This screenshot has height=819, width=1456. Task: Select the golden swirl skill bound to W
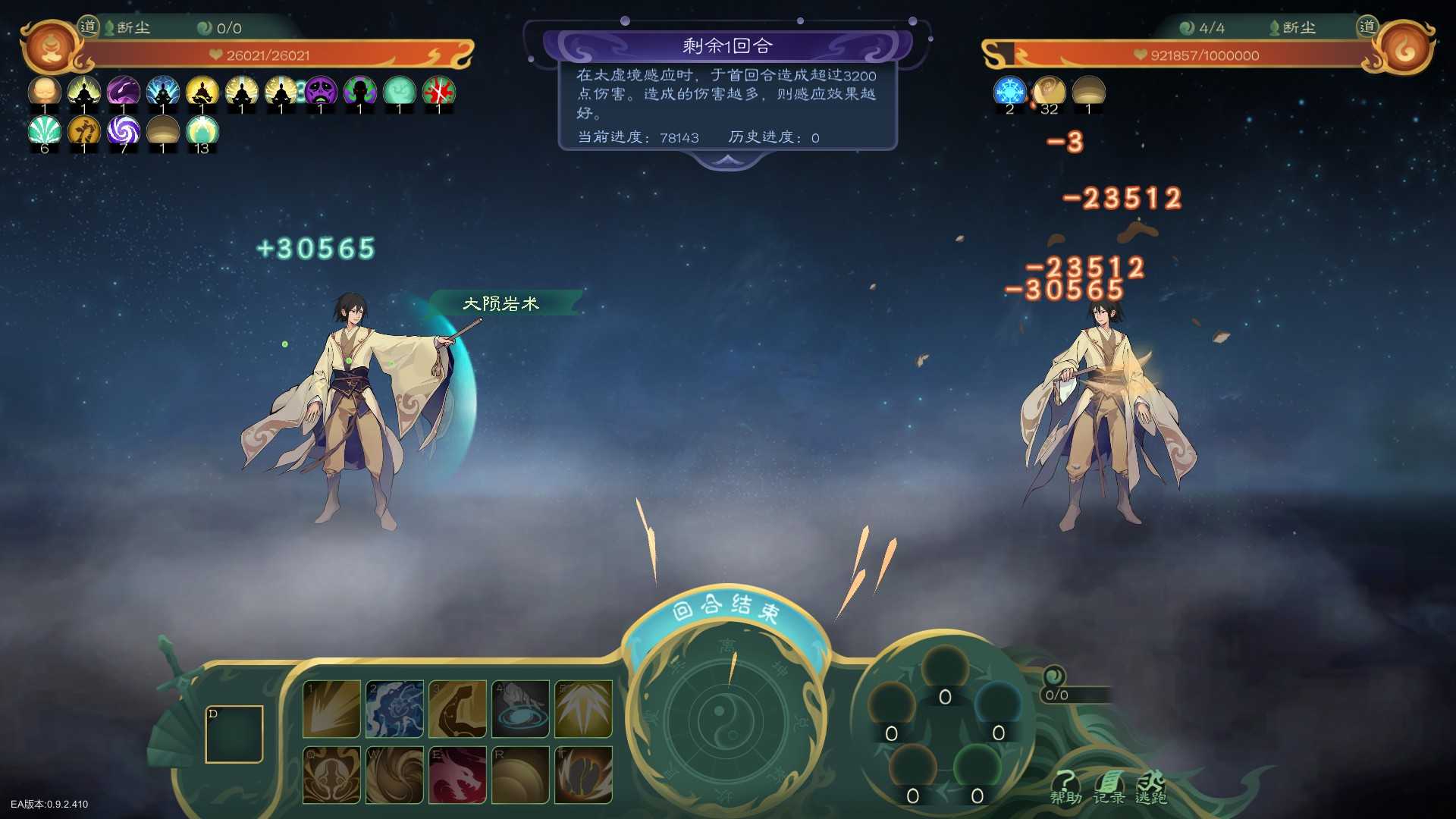point(394,776)
